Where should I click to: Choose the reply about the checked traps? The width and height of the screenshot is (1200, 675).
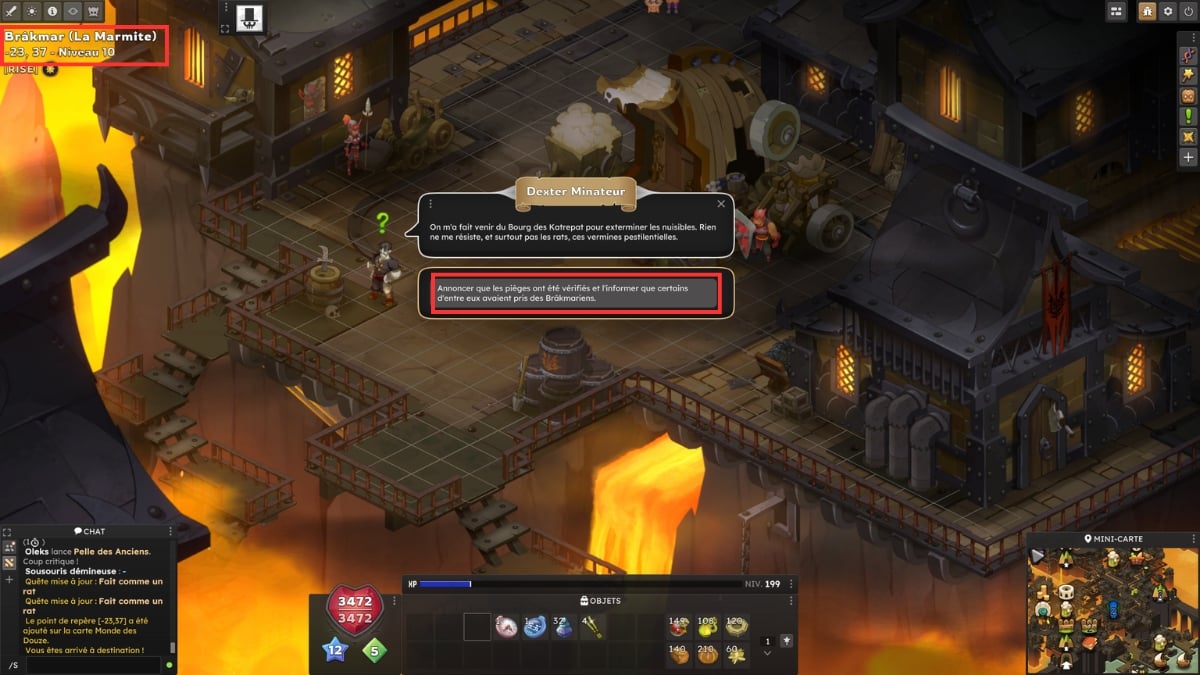coord(568,292)
